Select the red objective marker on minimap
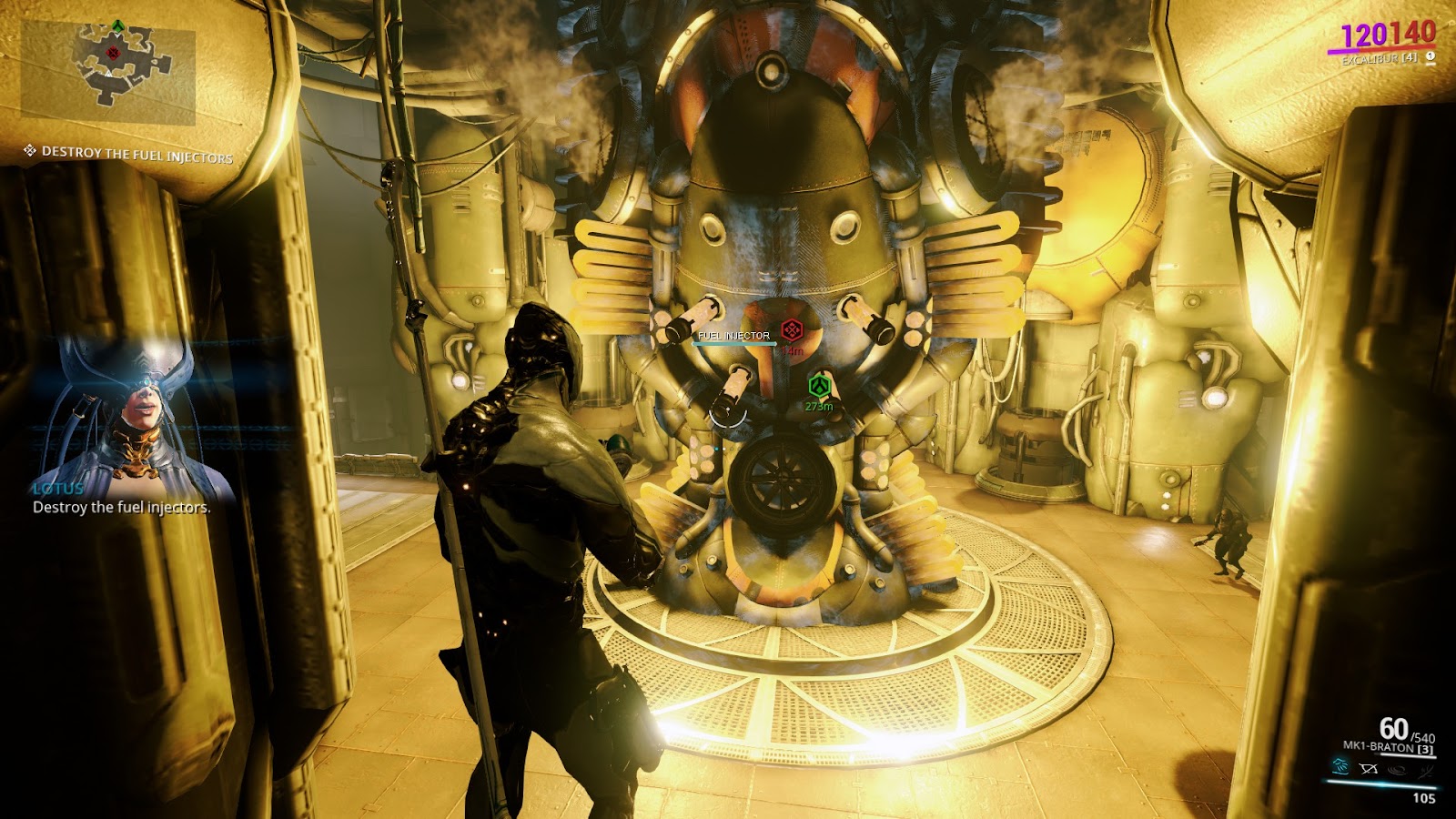1456x819 pixels. [x=114, y=53]
